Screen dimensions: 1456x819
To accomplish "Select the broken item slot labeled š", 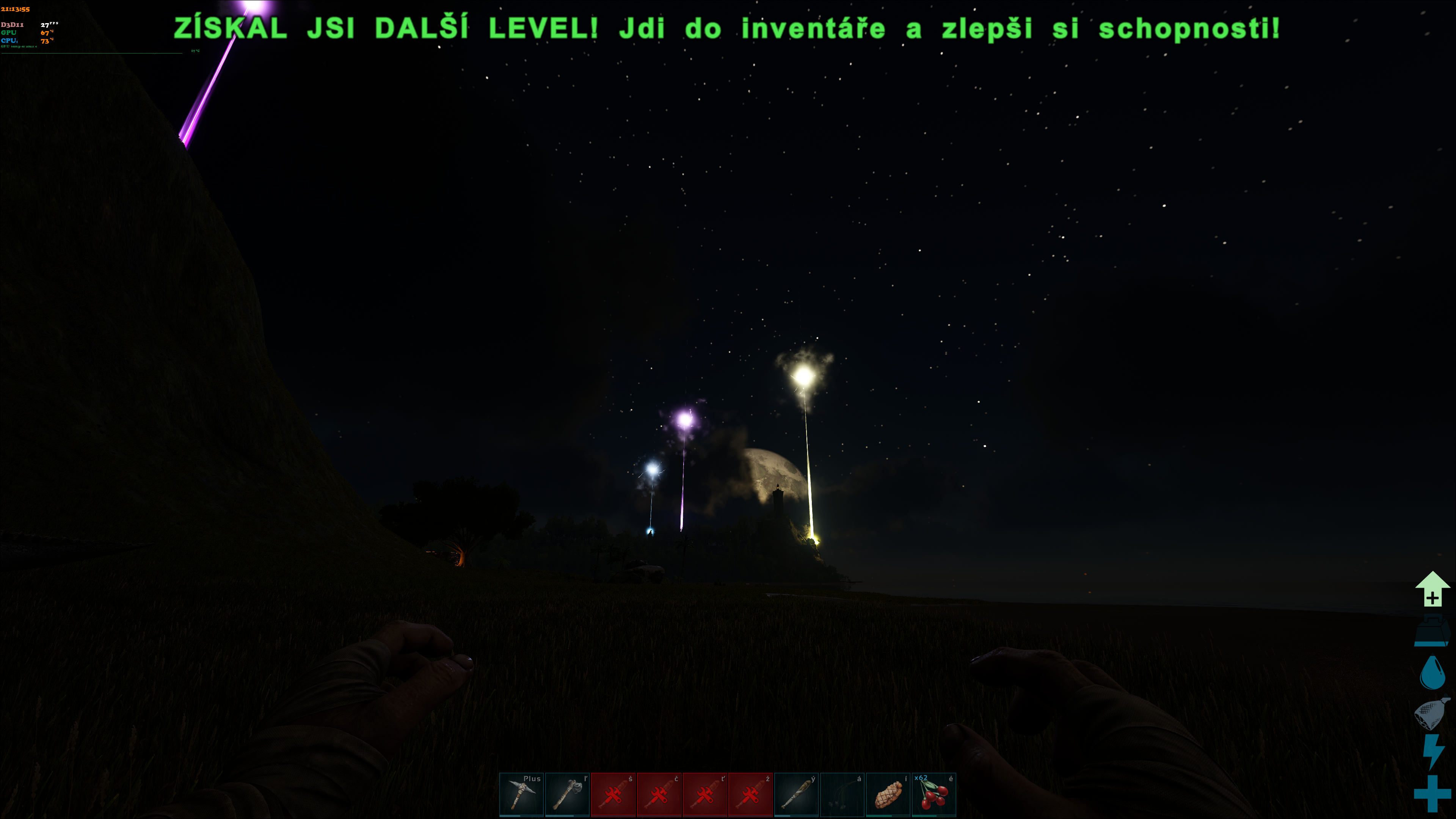I will click(x=613, y=794).
